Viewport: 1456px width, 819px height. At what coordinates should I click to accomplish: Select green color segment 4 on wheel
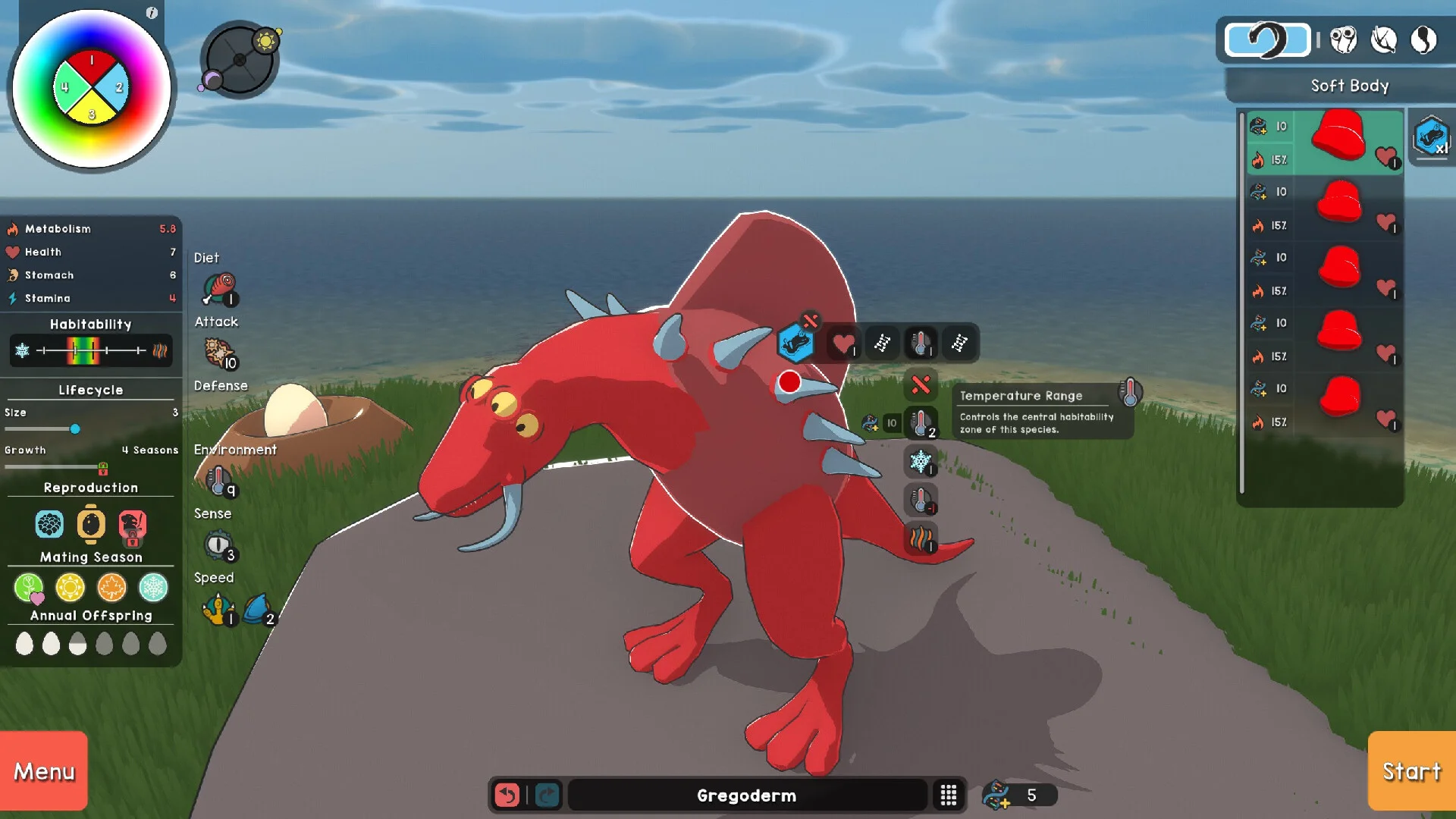click(x=66, y=87)
